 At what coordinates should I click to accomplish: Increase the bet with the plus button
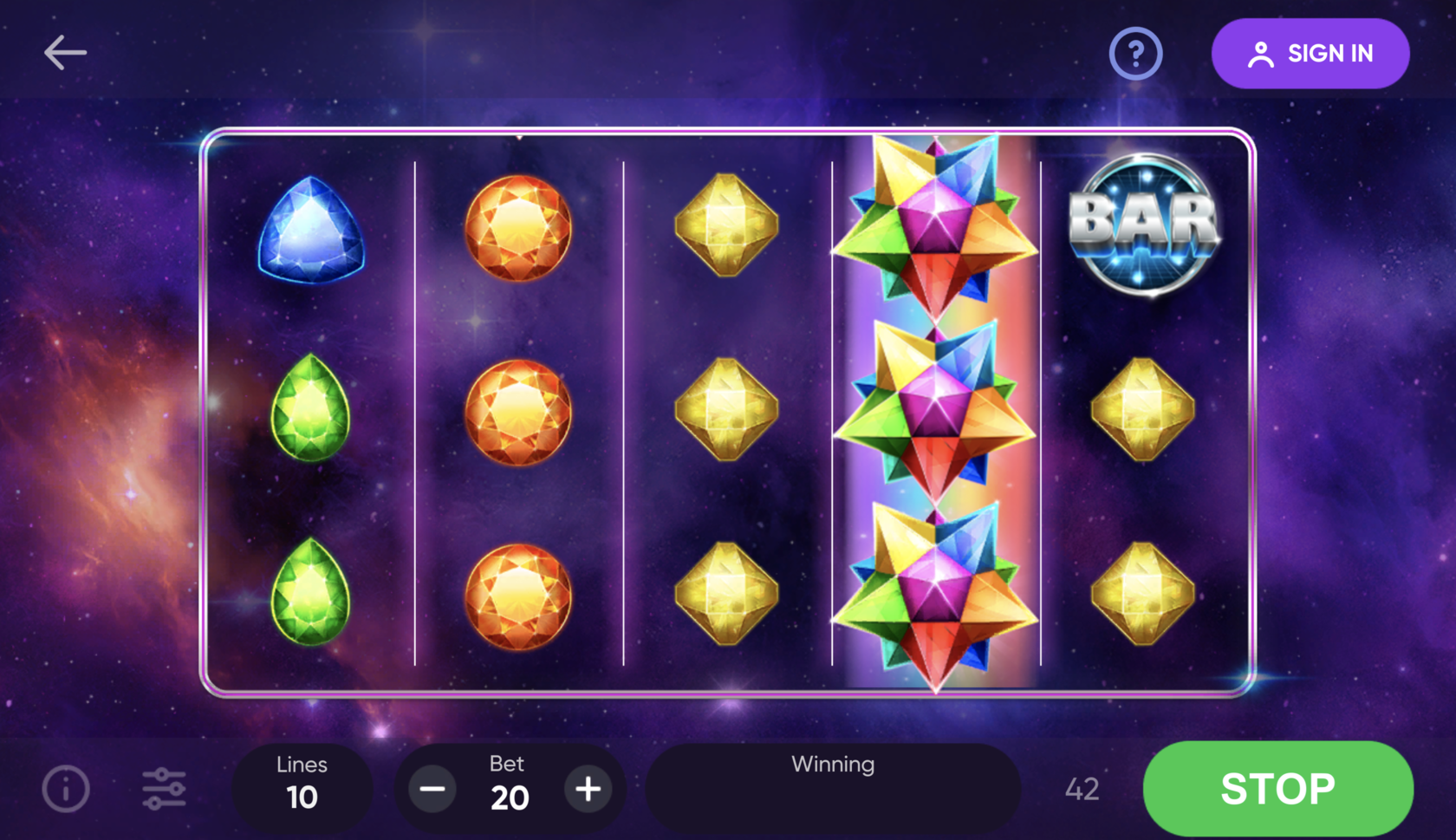588,789
